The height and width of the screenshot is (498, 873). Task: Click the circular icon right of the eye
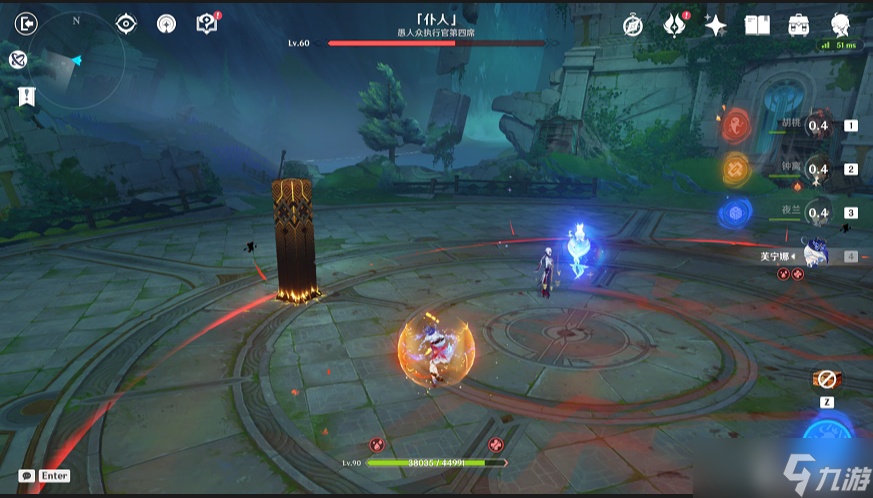tap(166, 23)
